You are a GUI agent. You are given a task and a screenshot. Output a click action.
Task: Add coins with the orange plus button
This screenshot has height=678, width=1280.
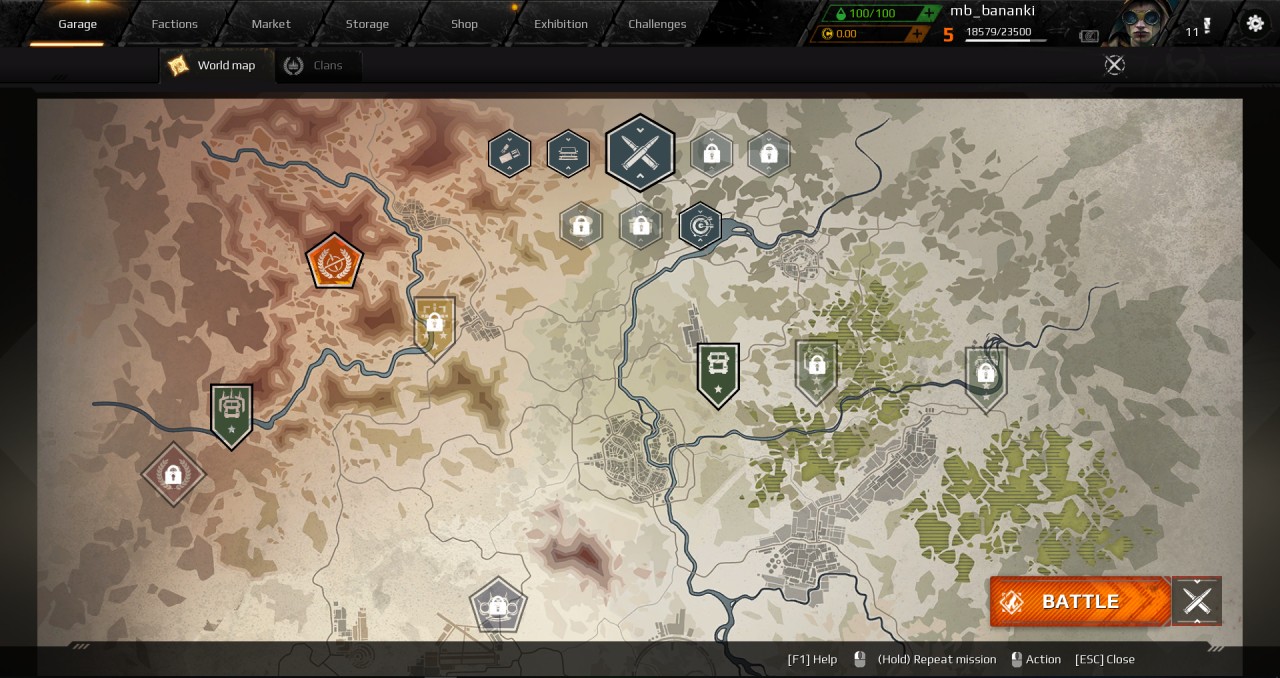[916, 34]
